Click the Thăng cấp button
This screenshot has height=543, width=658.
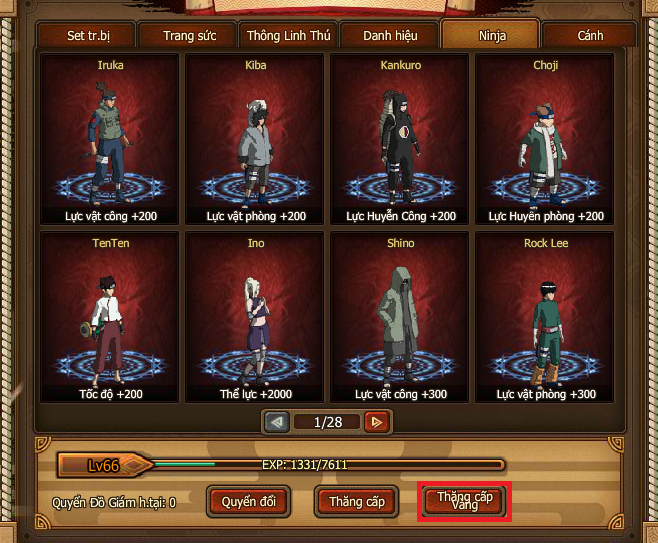click(357, 501)
